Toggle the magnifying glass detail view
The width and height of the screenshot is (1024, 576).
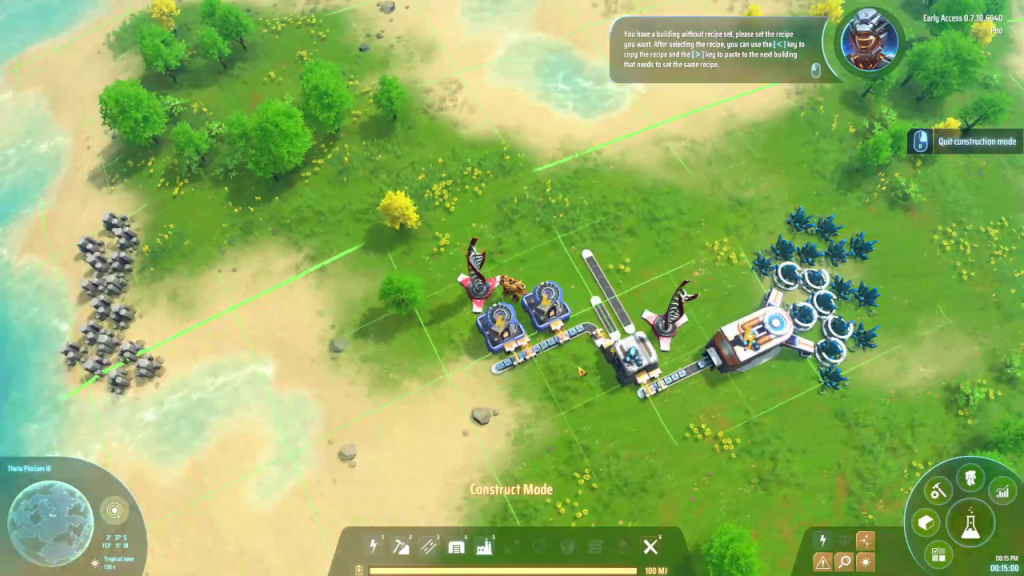pyautogui.click(x=844, y=563)
